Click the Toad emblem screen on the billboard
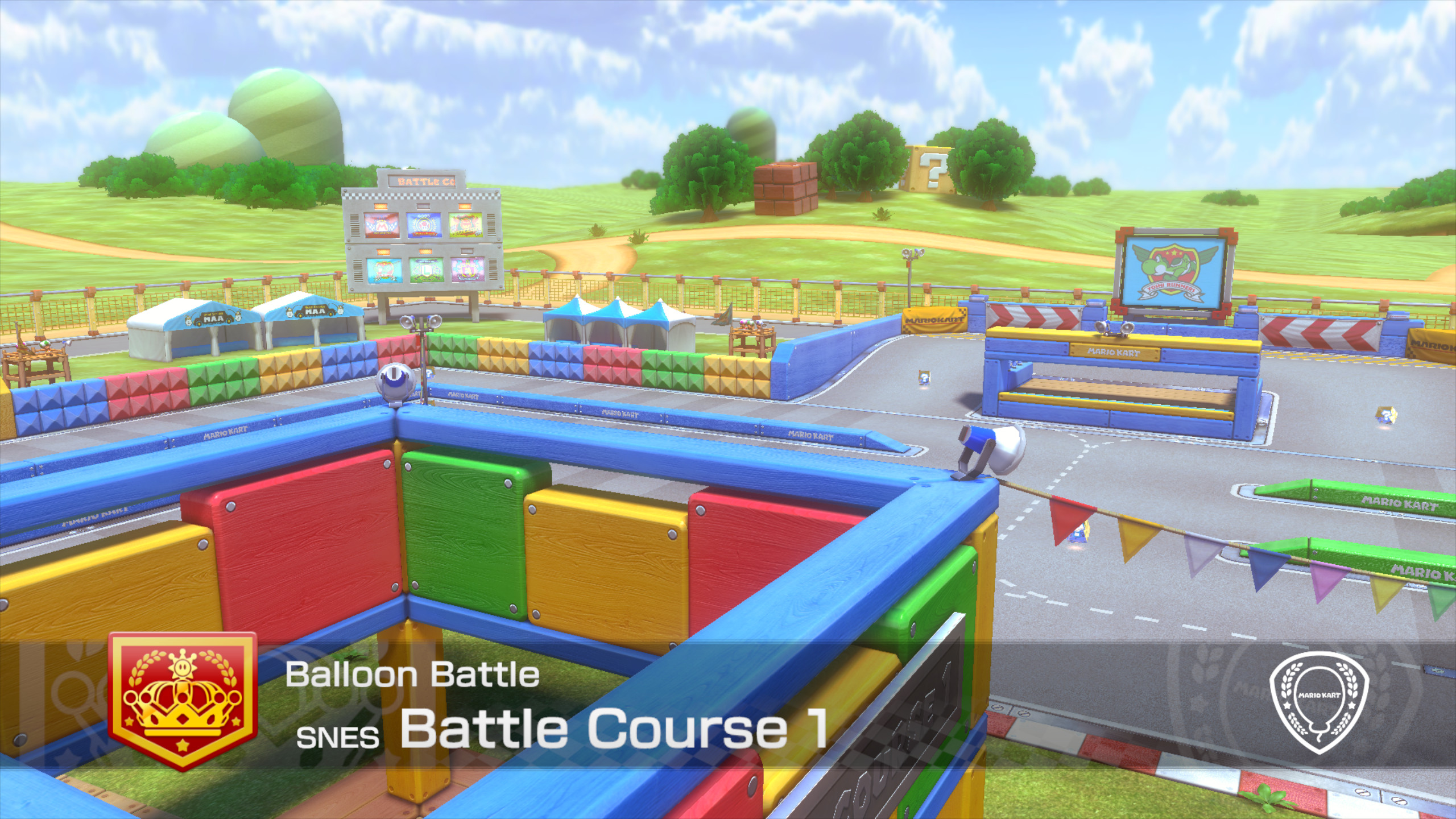 (x=425, y=224)
